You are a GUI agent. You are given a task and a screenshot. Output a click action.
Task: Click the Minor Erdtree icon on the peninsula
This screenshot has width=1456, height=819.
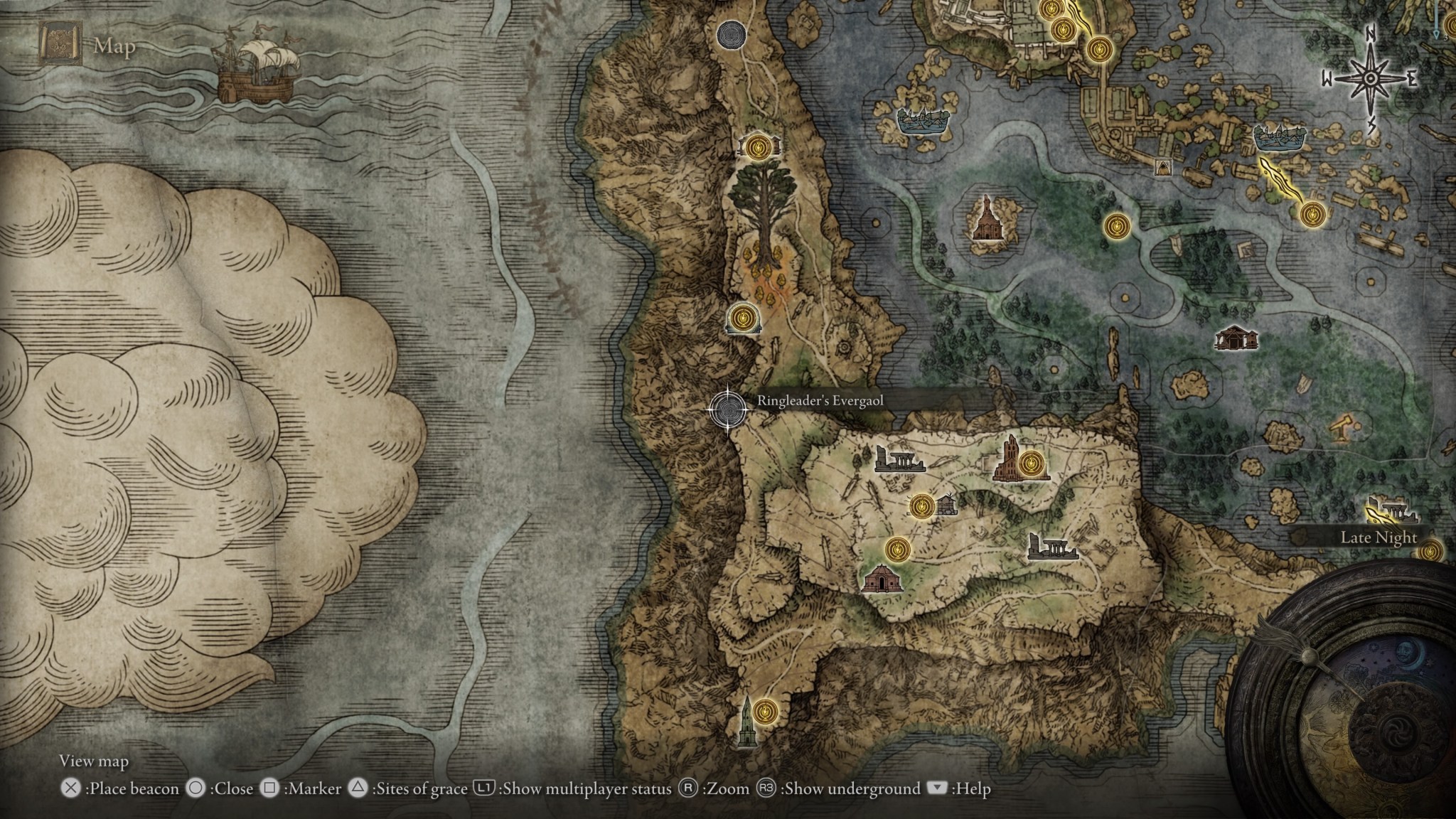click(x=764, y=204)
